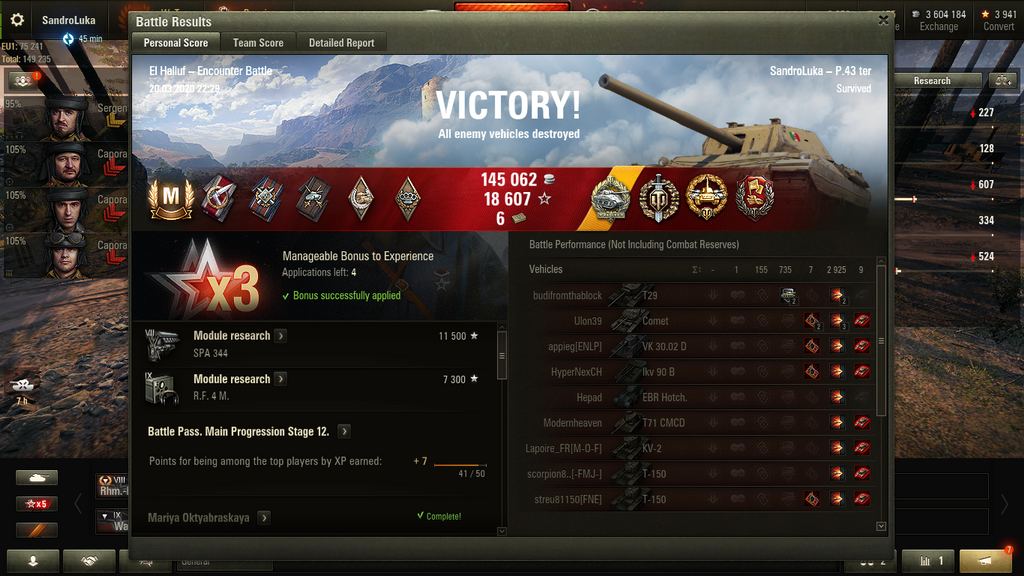Click the Research button
Viewport: 1024px width, 576px height.
pyautogui.click(x=932, y=80)
